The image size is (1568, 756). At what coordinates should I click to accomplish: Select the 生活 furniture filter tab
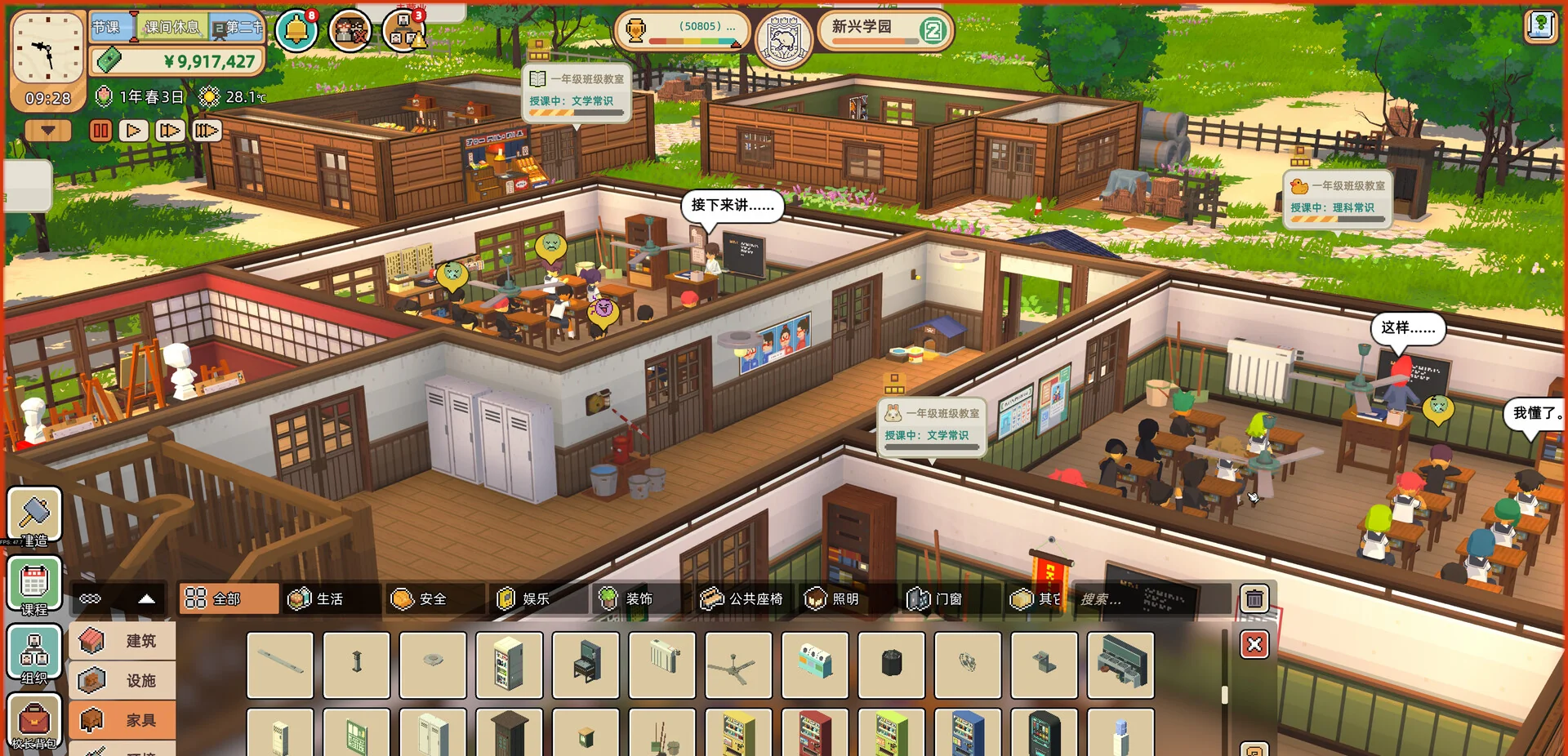pyautogui.click(x=318, y=599)
